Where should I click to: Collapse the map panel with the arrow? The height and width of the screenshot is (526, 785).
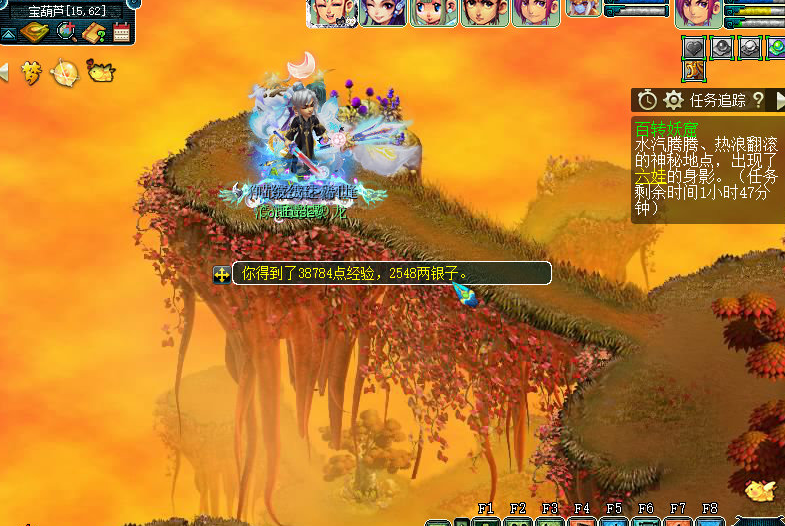8,33
